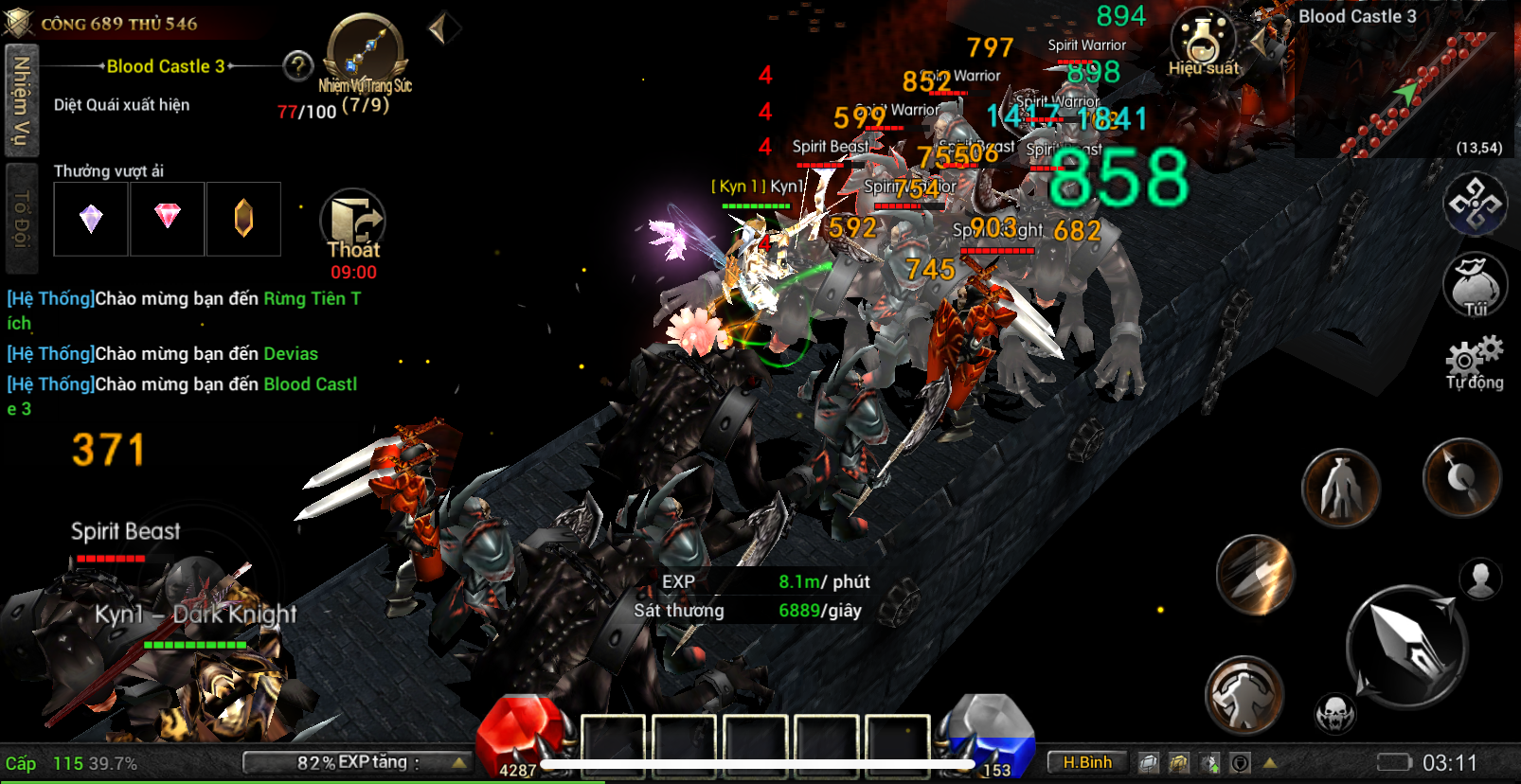1521x784 pixels.
Task: Open the Nhiệm Vụ quest tab
Action: [20, 100]
